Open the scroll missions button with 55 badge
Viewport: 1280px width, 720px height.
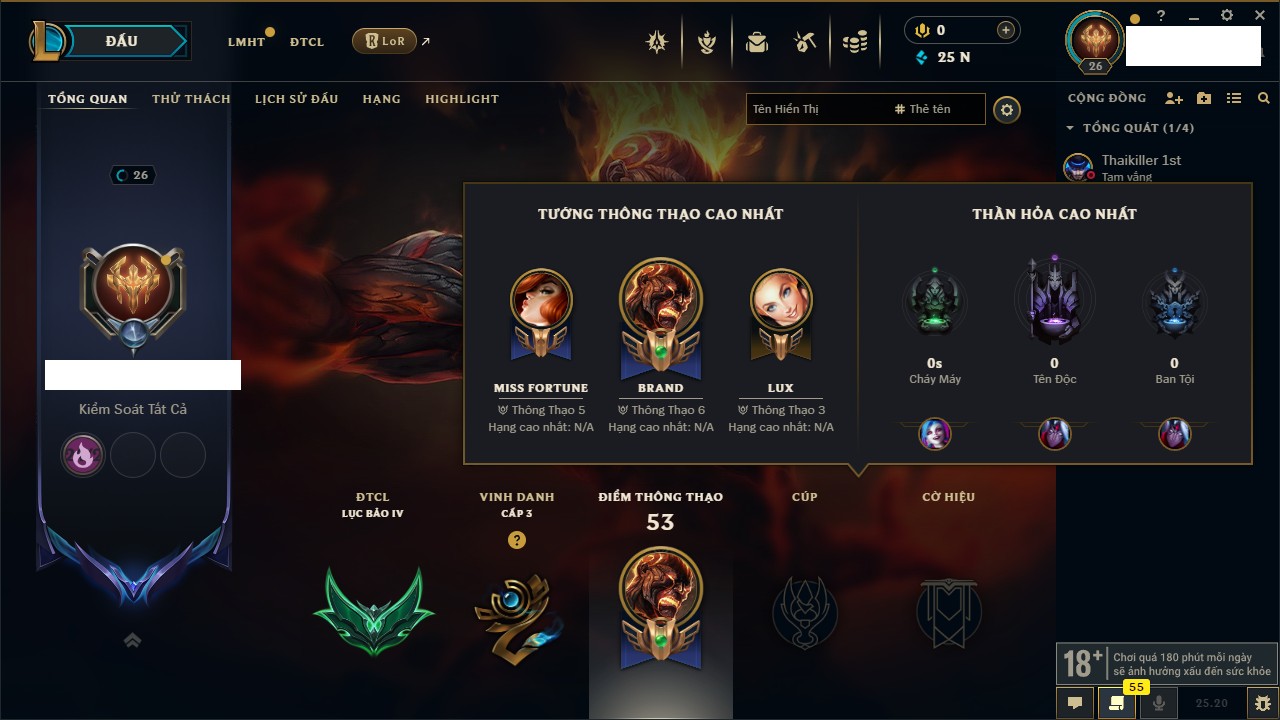click(1116, 703)
